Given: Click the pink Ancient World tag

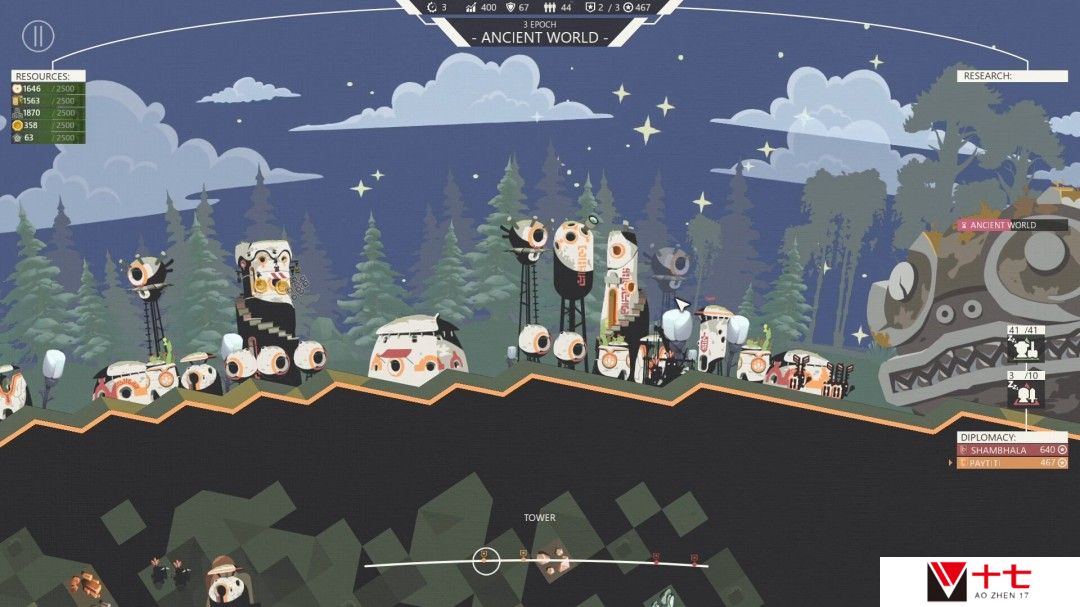Looking at the screenshot, I should click(x=1010, y=225).
